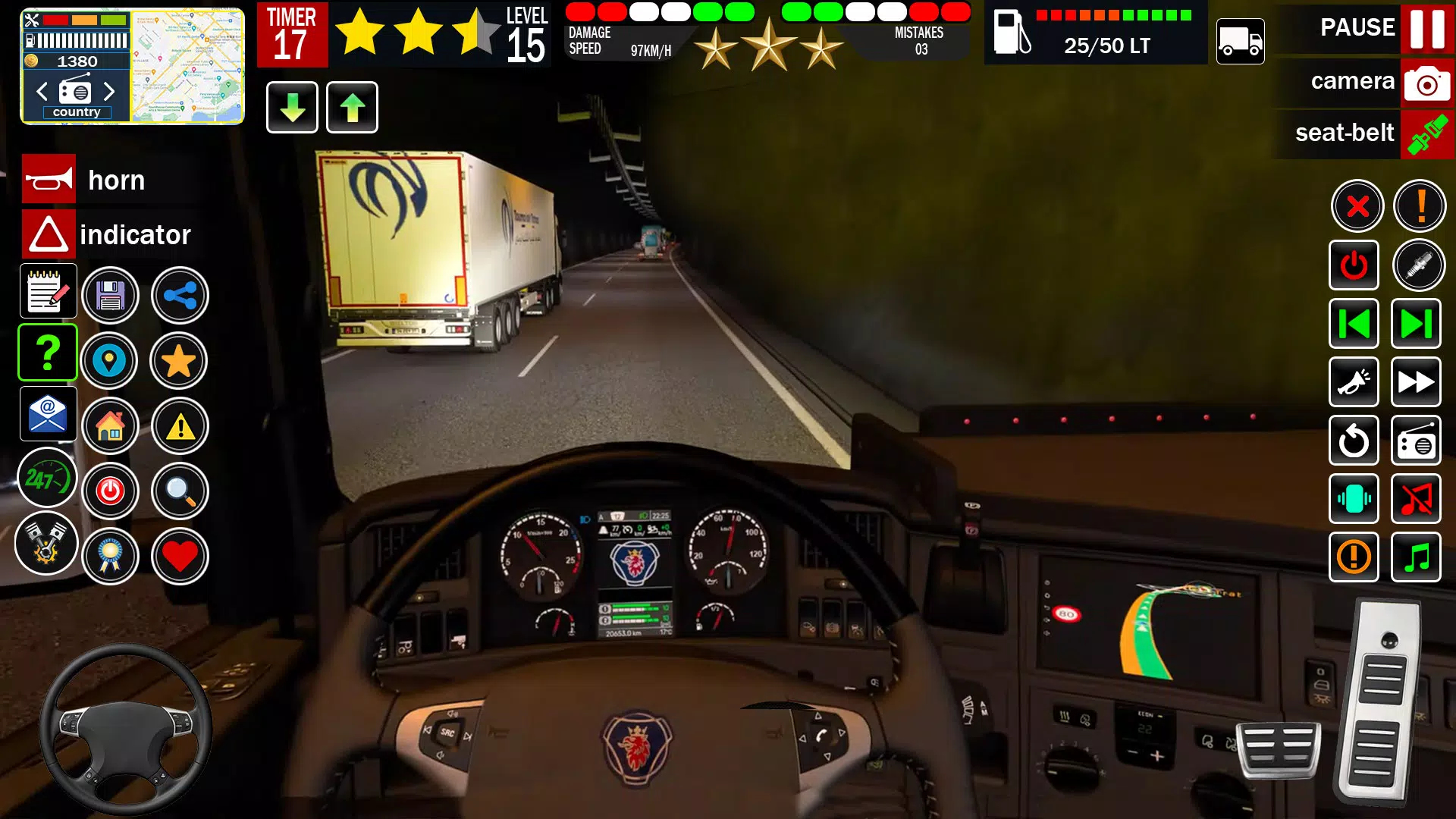This screenshot has width=1456, height=819.
Task: Toggle the seat-belt button
Action: coord(1426,134)
